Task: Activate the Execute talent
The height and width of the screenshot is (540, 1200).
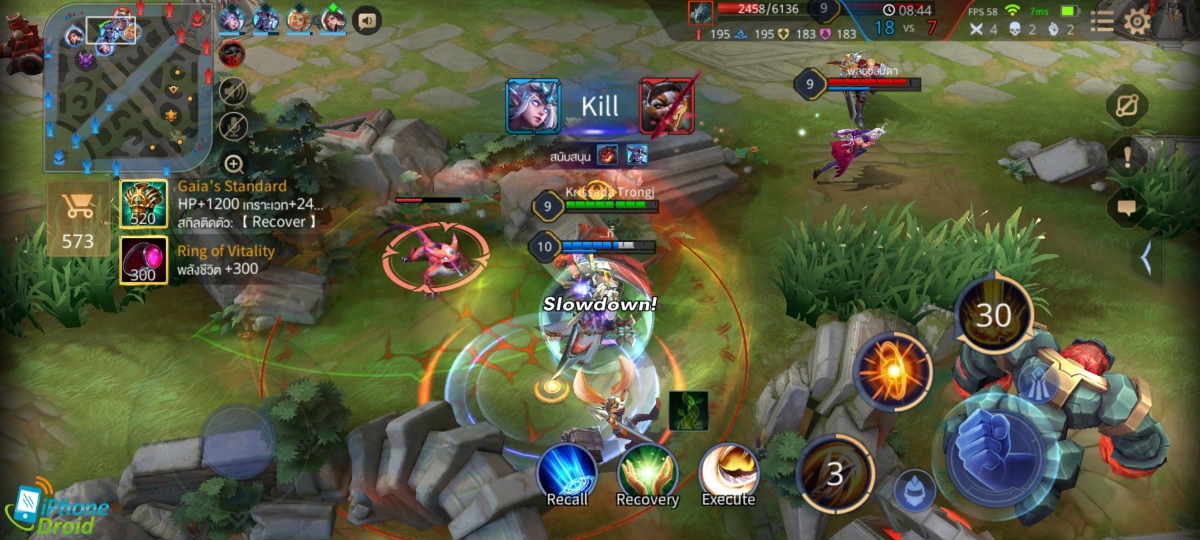Action: click(727, 474)
